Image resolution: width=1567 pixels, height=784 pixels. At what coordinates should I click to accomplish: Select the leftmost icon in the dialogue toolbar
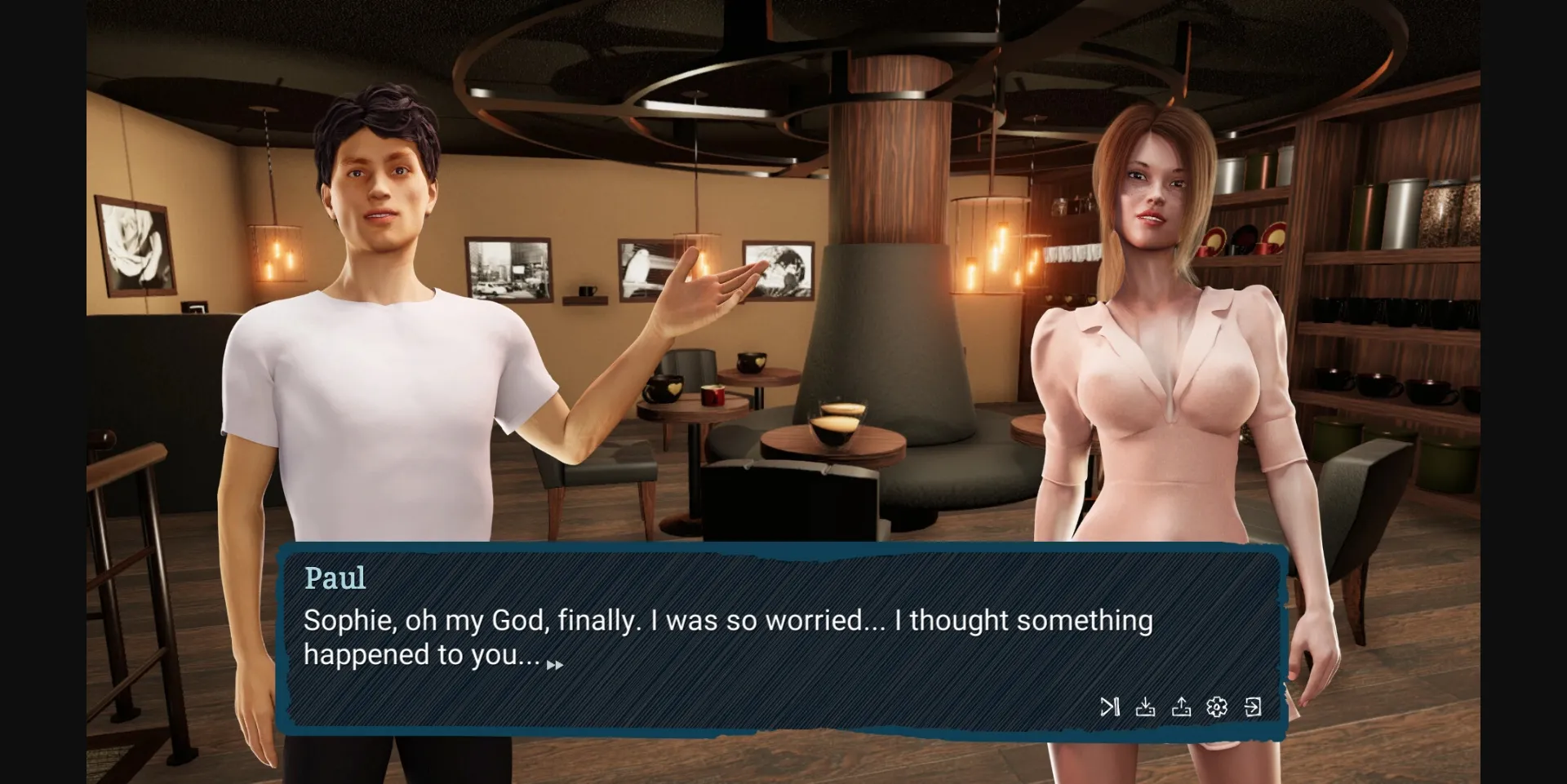[x=1111, y=706]
